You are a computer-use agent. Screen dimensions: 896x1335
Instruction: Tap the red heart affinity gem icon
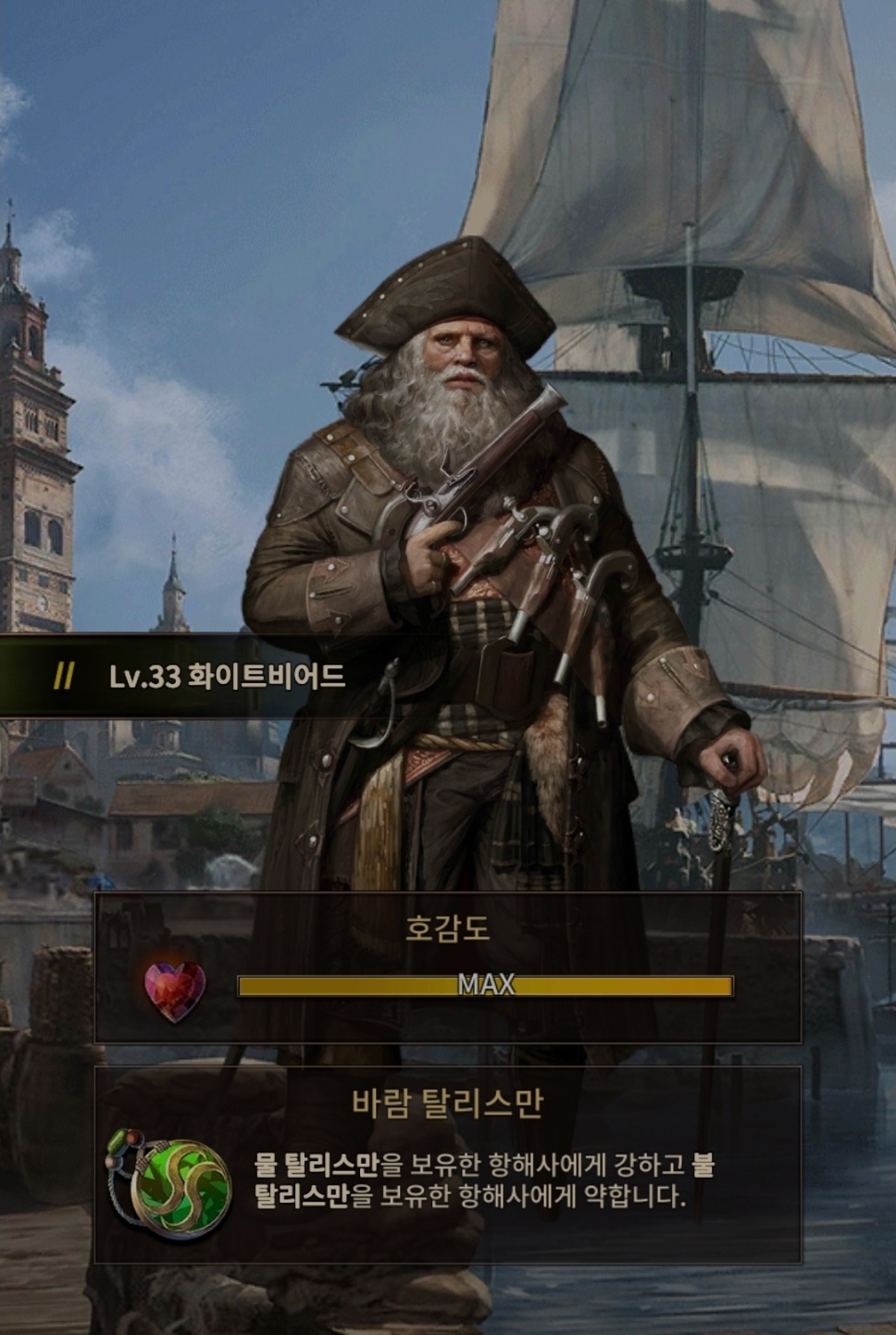click(174, 990)
